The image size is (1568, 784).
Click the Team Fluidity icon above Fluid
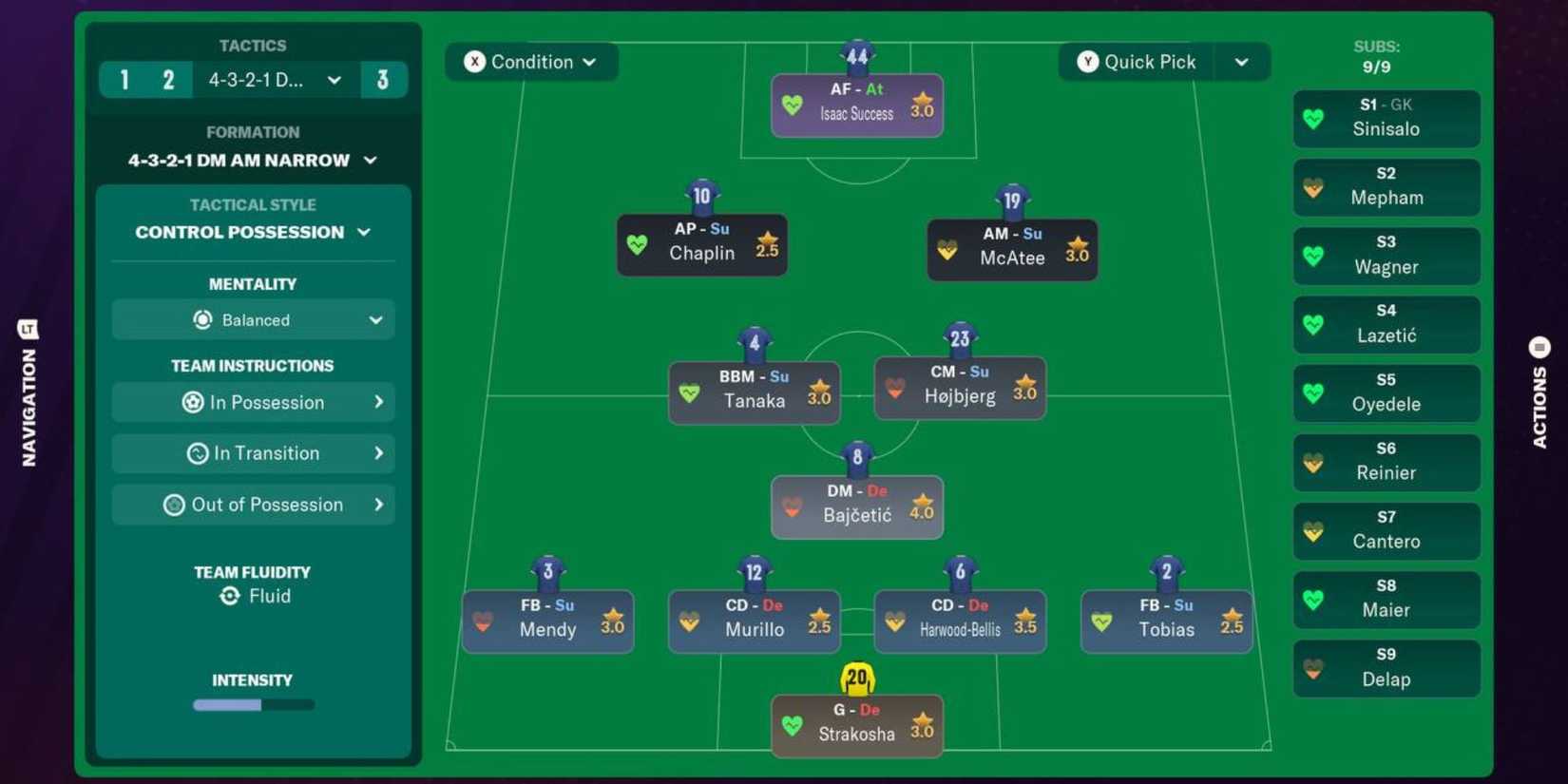point(231,596)
